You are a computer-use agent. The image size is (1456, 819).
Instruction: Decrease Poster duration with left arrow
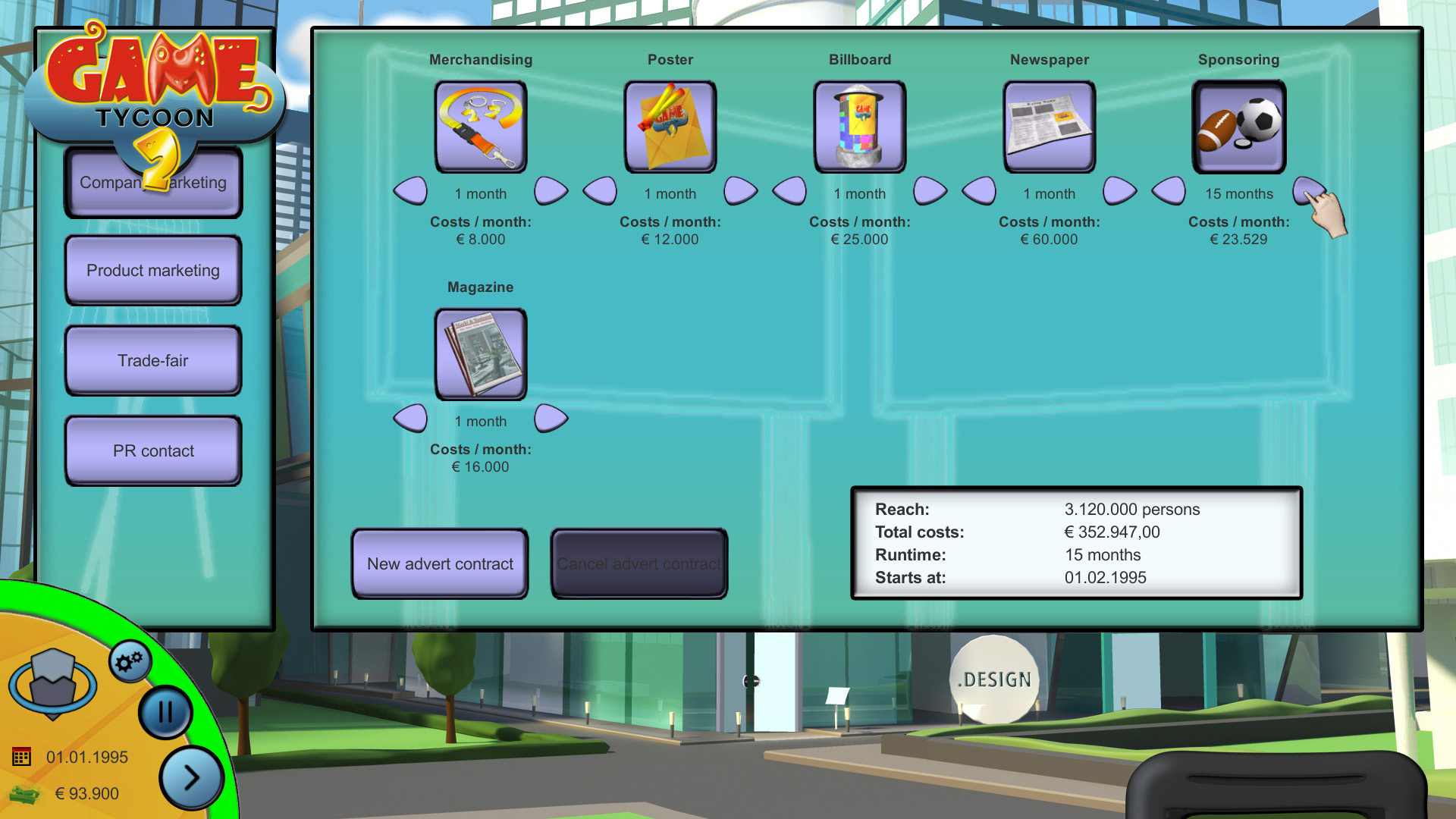pos(600,191)
